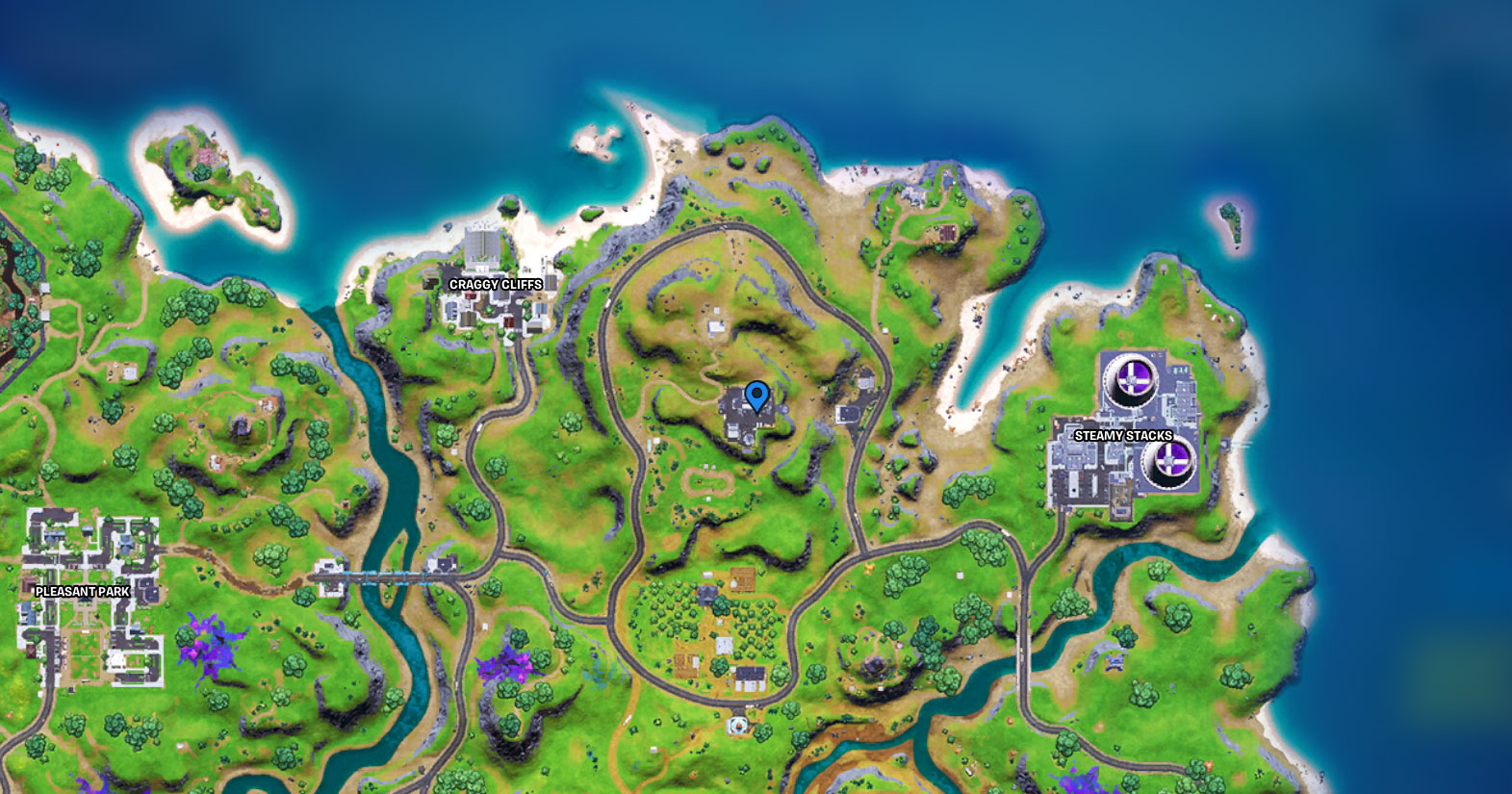Click the Pleasant Park label
The width and height of the screenshot is (1512, 794).
[82, 591]
